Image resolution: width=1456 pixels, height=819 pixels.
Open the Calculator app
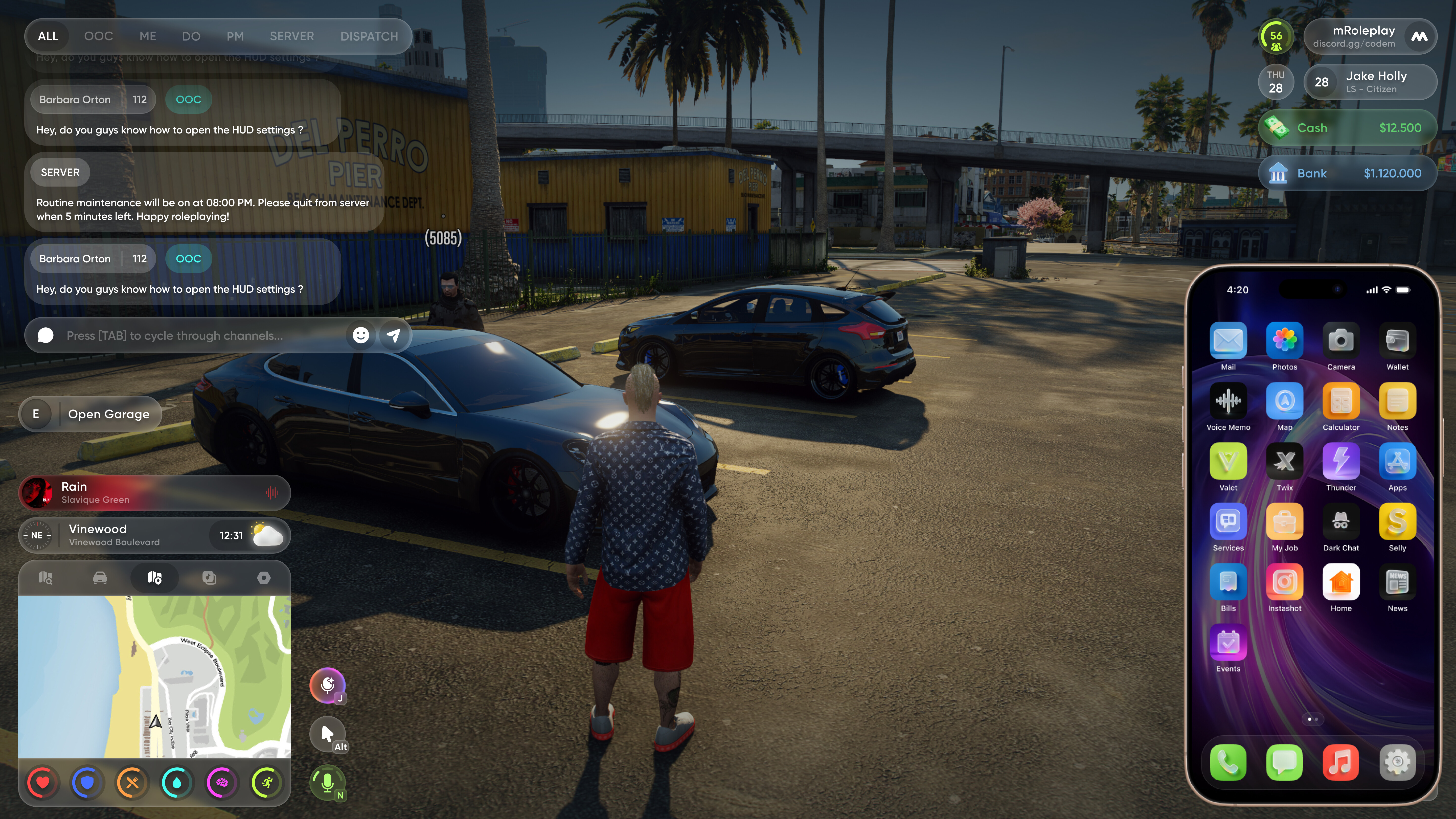(x=1341, y=401)
